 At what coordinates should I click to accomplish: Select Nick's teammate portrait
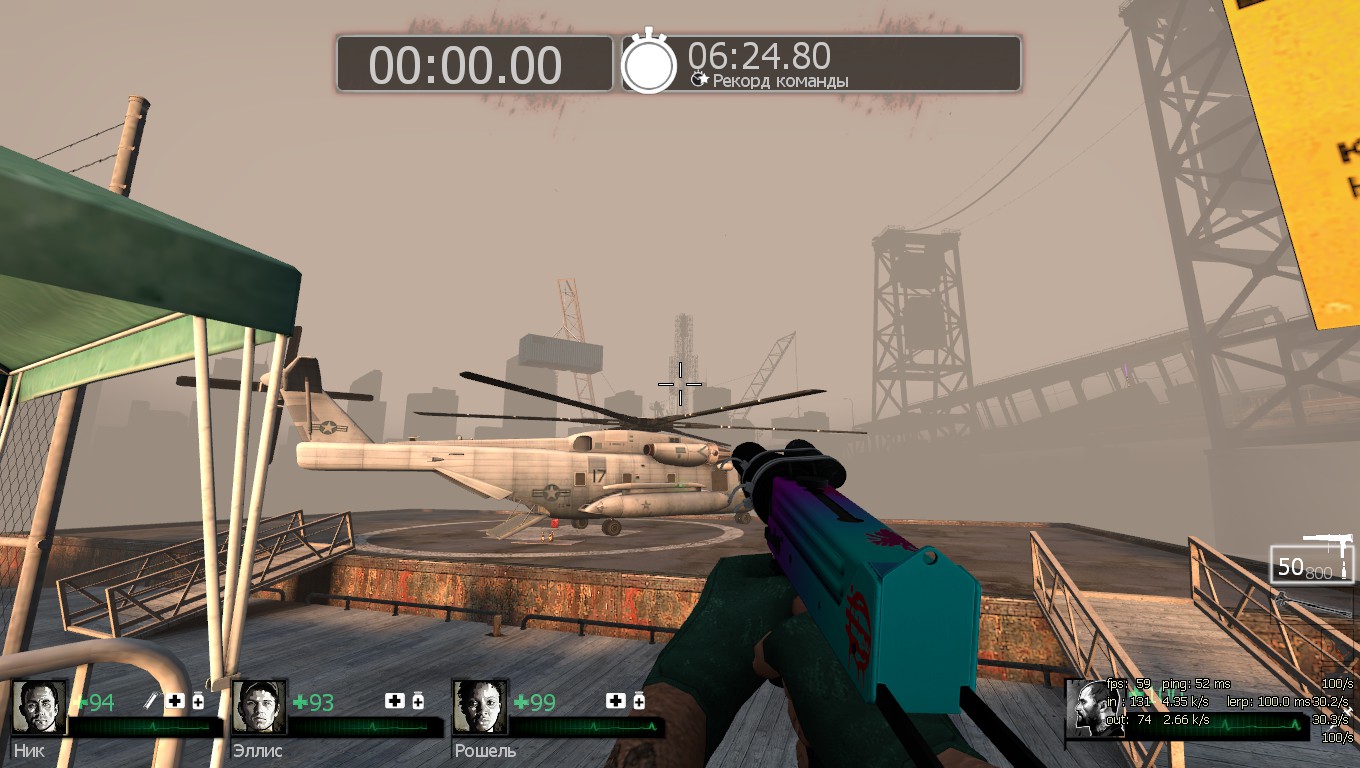pyautogui.click(x=40, y=708)
